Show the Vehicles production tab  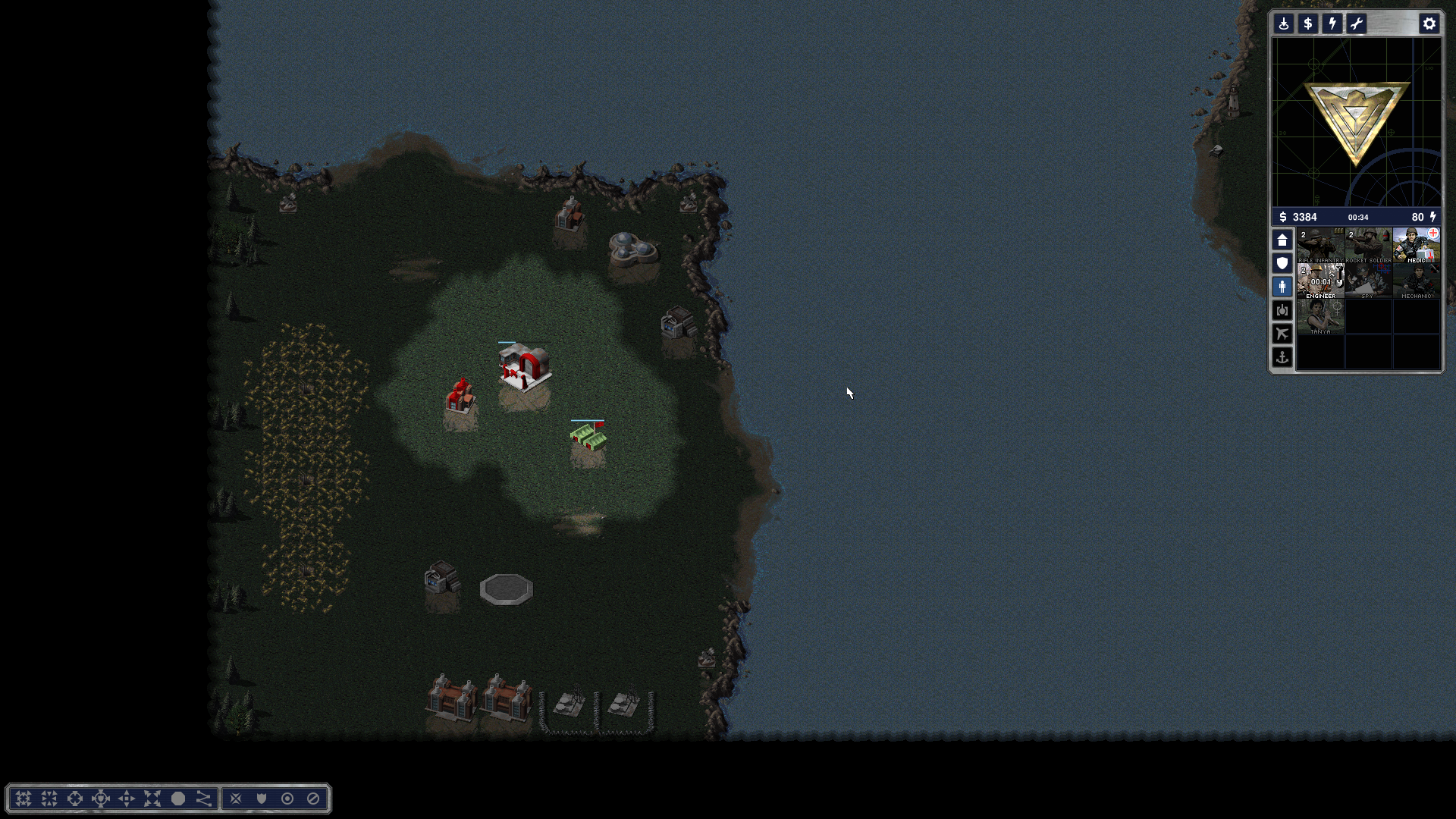(x=1282, y=310)
